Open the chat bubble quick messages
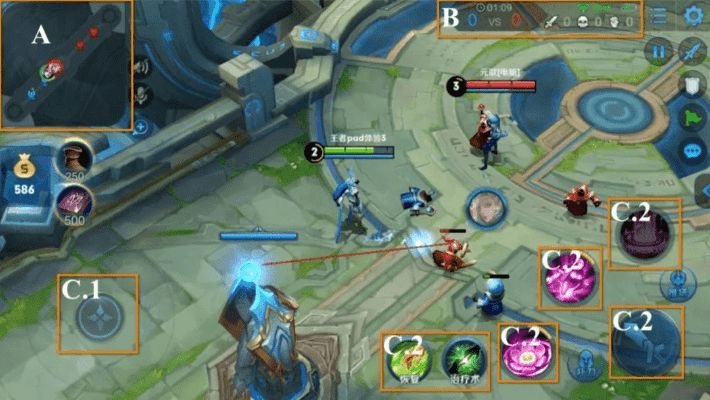This screenshot has height=400, width=710. tap(692, 152)
